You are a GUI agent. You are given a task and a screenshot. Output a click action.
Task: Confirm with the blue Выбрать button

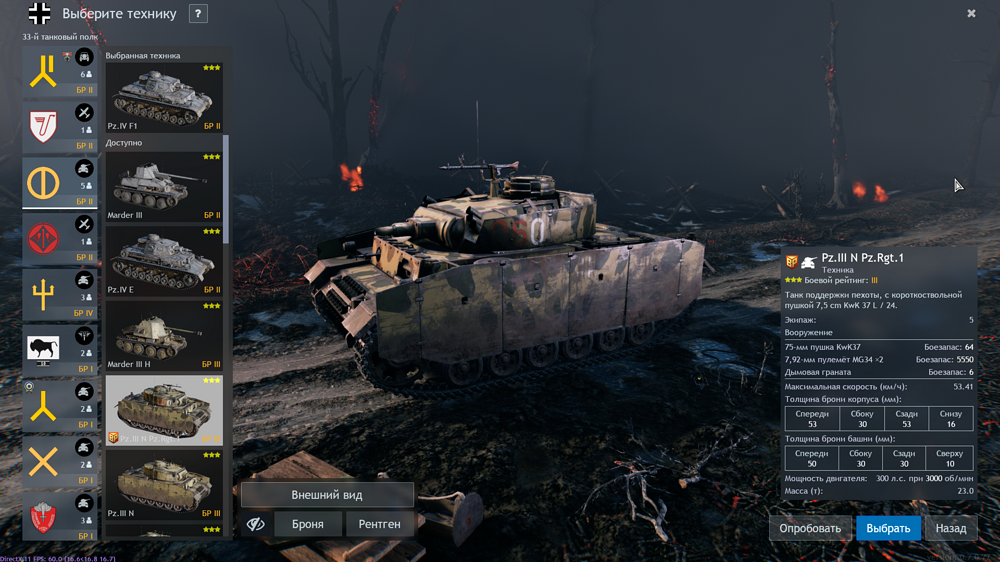click(888, 528)
